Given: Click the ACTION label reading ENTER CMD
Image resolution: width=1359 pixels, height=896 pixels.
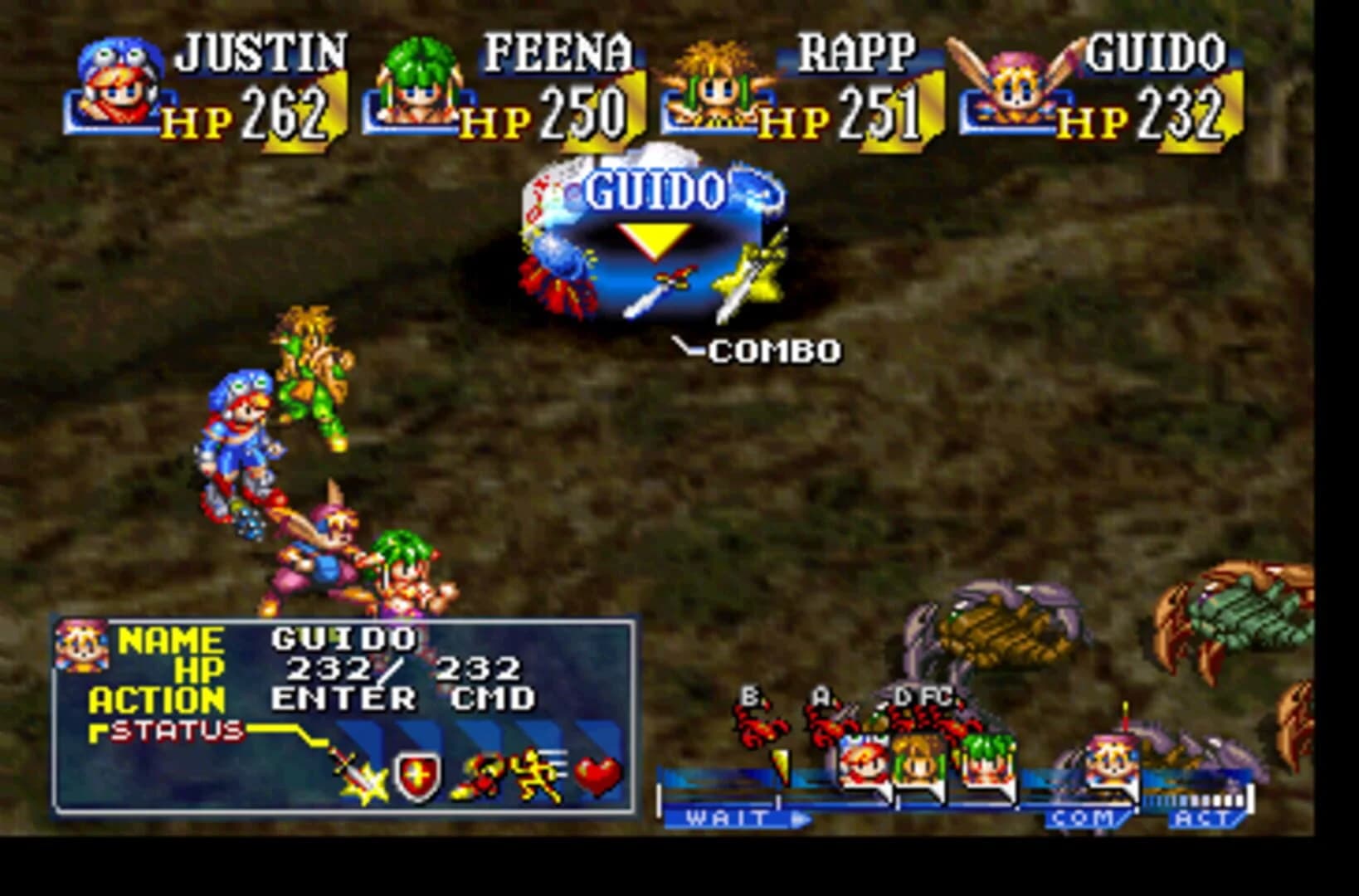Looking at the screenshot, I should (x=407, y=699).
